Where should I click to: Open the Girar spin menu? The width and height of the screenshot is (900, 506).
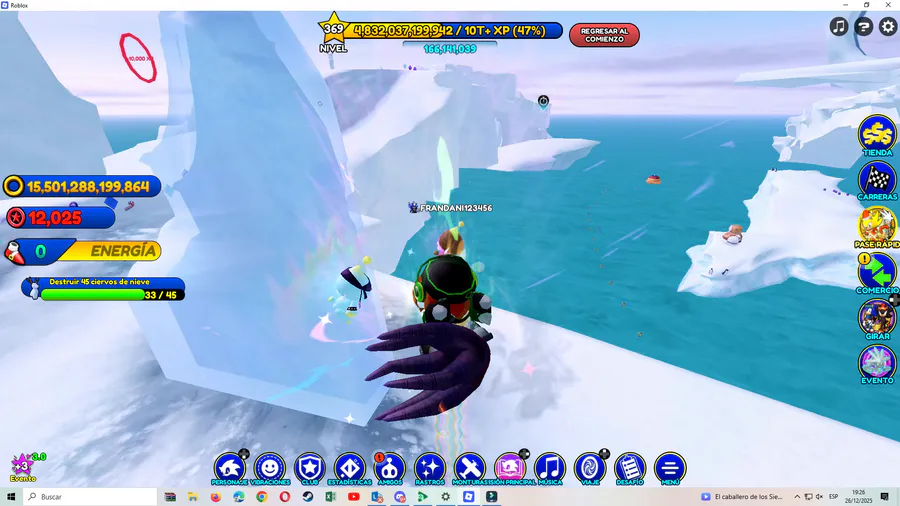click(x=877, y=318)
